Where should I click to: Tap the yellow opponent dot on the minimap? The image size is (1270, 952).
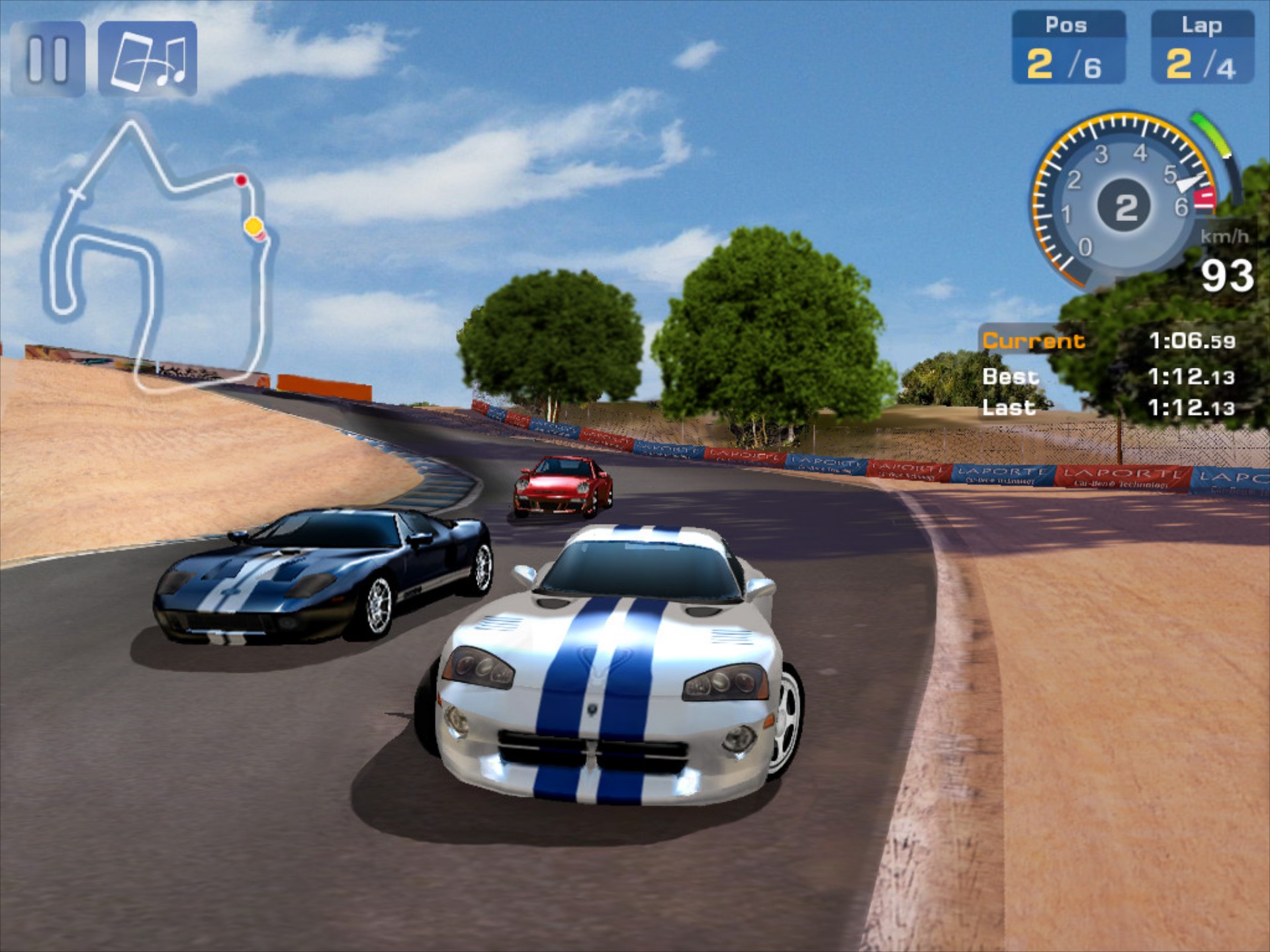point(252,226)
